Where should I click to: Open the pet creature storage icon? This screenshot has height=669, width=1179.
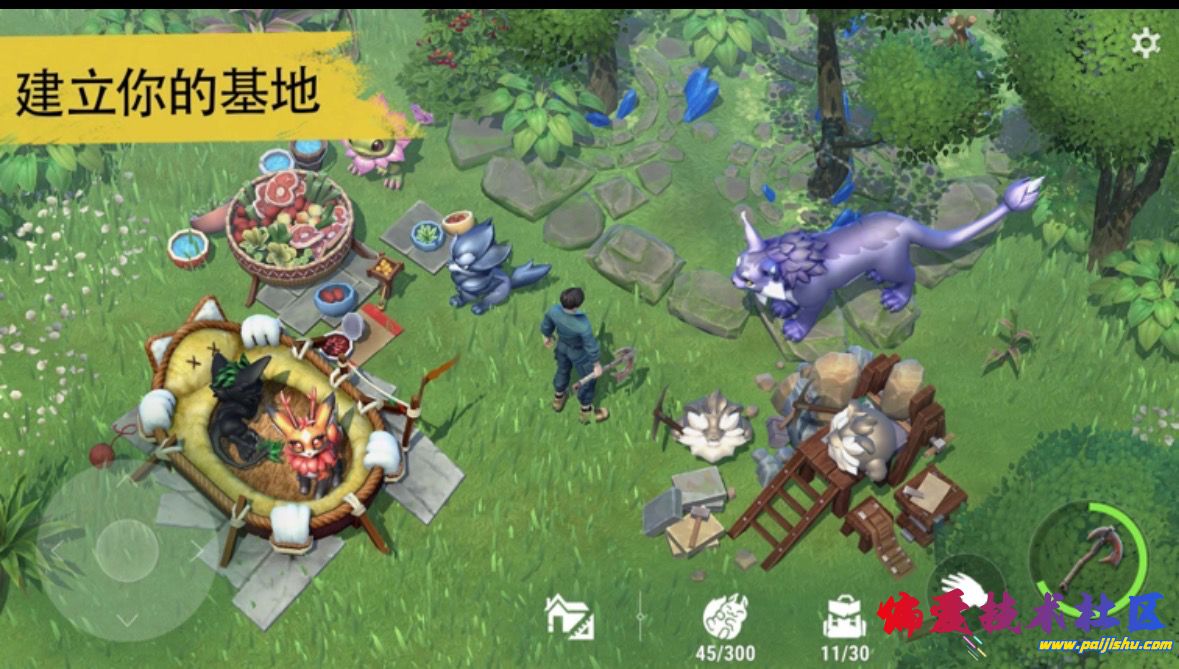(725, 615)
